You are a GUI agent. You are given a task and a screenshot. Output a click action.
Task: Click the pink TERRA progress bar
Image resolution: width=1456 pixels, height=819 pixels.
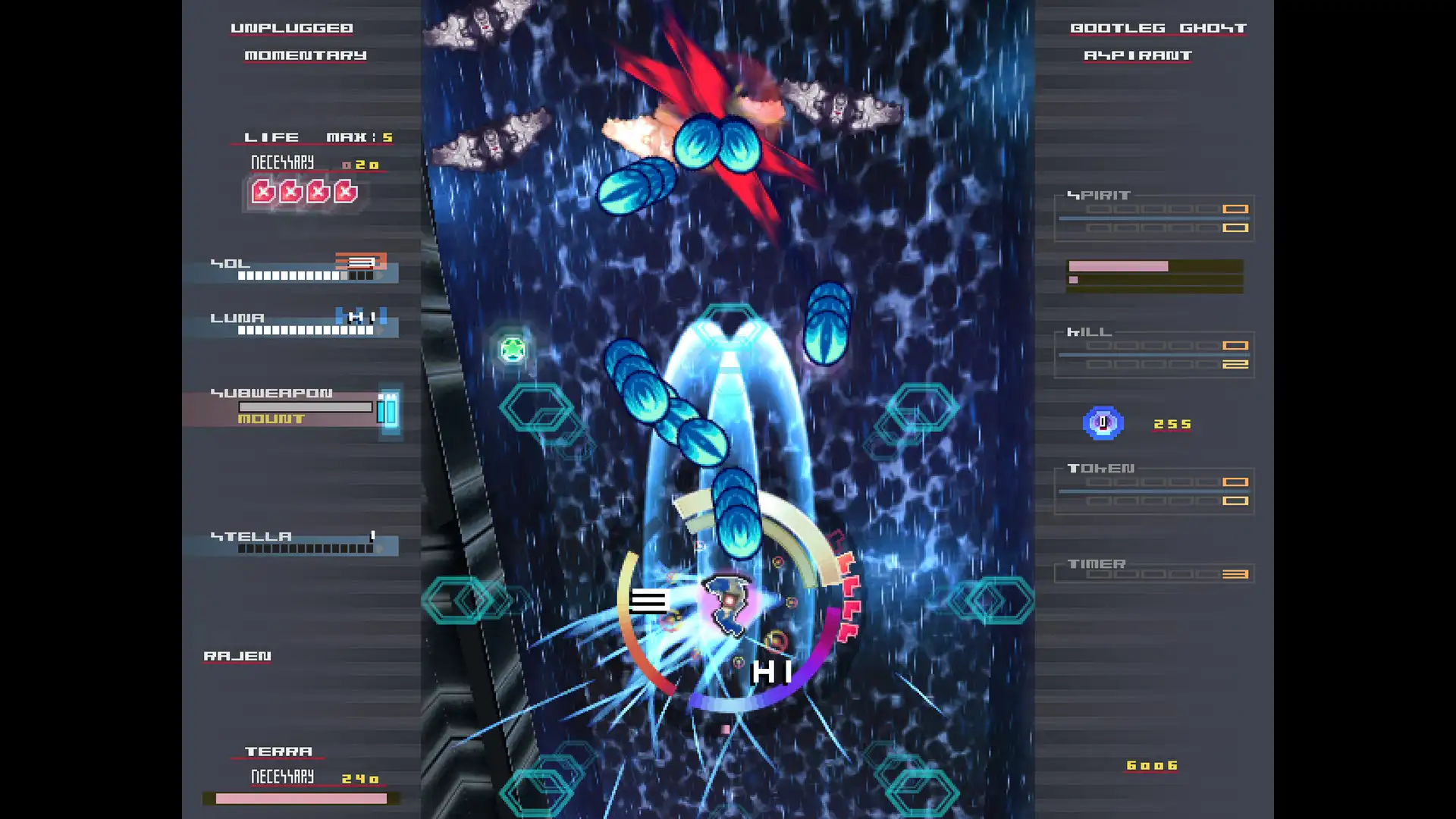click(x=300, y=798)
